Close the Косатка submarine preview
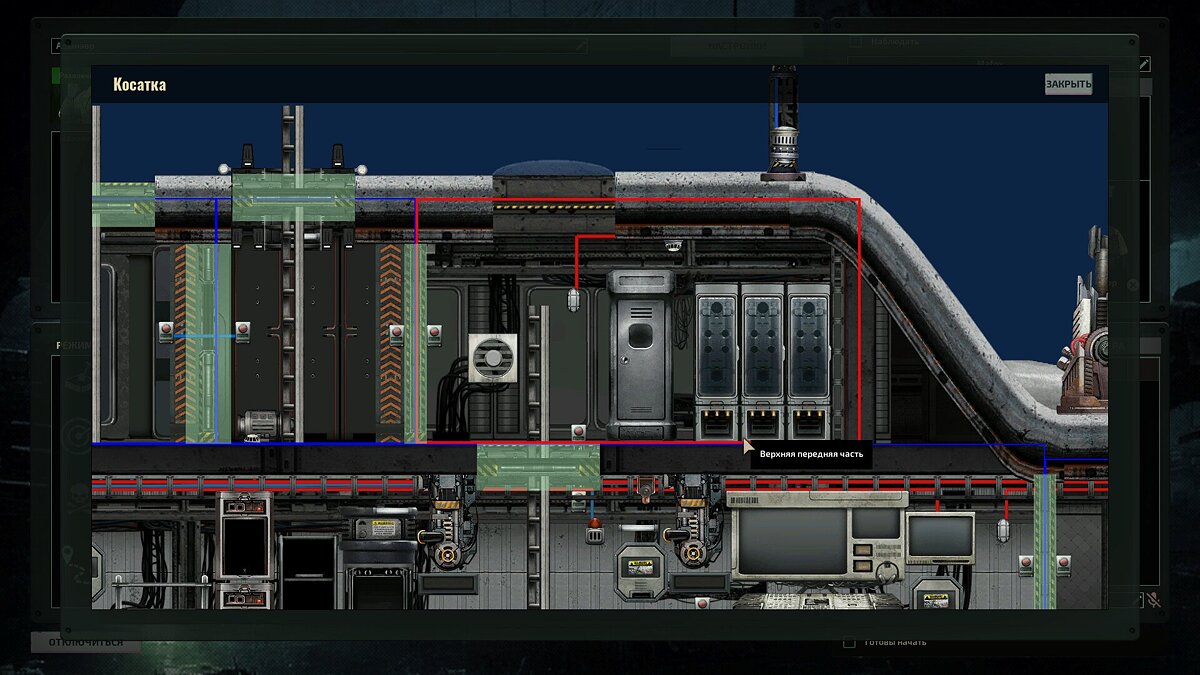 point(1068,84)
